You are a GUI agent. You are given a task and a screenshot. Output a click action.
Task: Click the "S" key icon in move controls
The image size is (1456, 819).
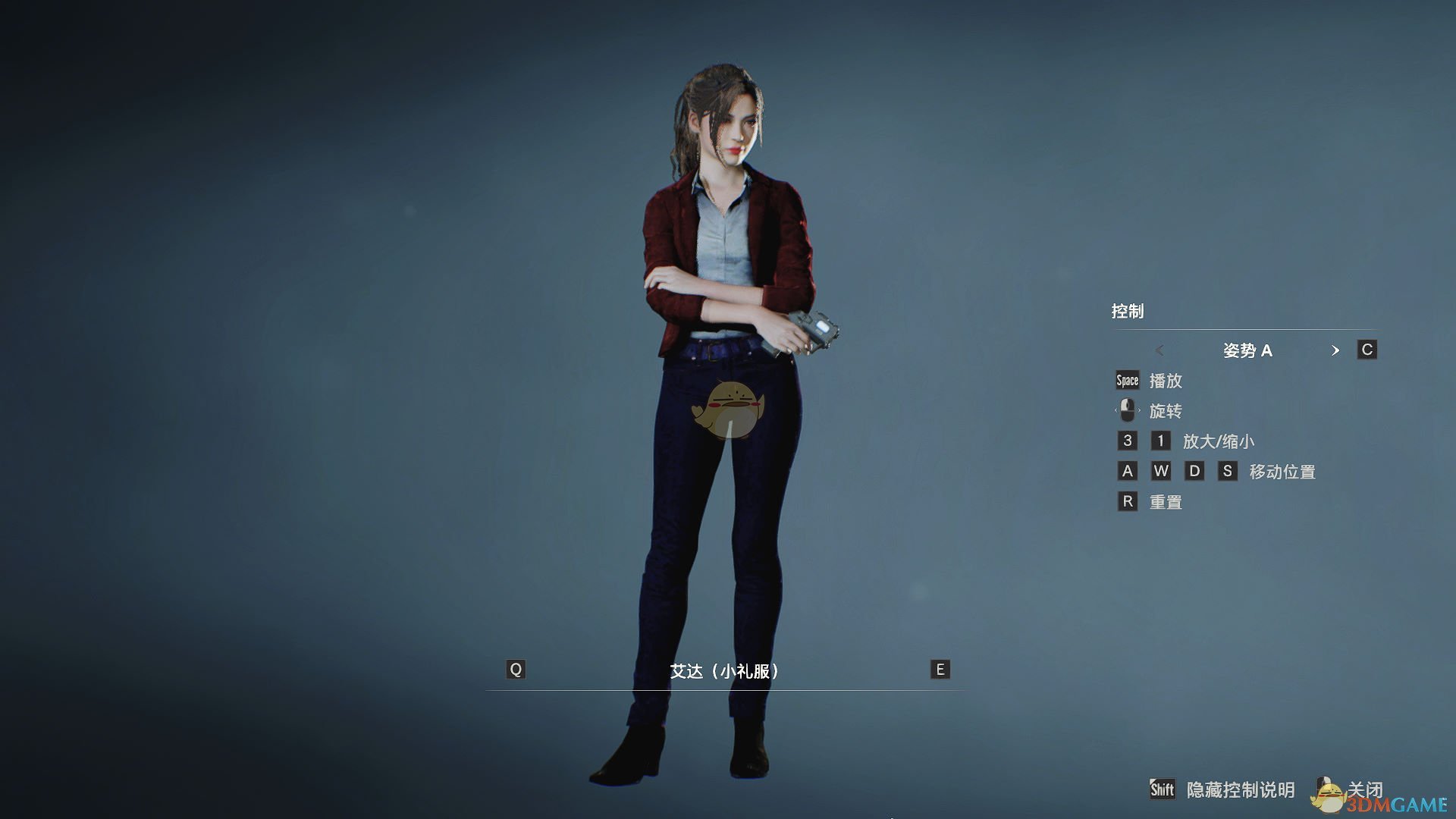pyautogui.click(x=1228, y=471)
